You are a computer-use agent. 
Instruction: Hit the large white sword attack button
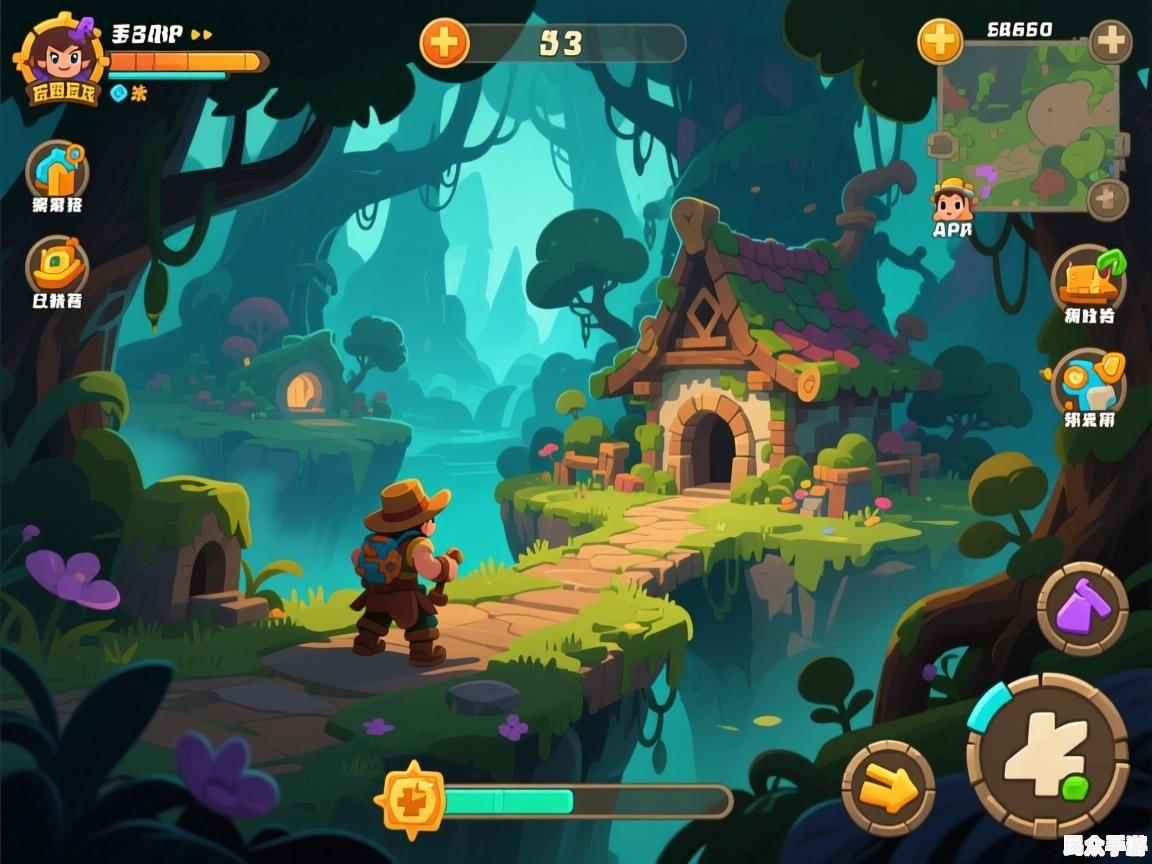(1047, 755)
